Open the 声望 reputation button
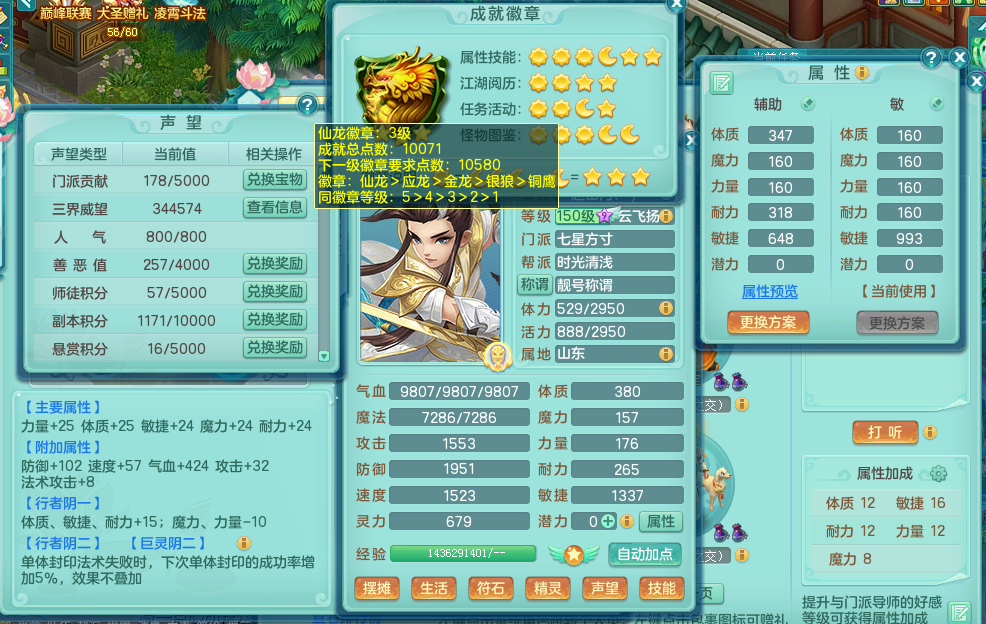 (605, 589)
